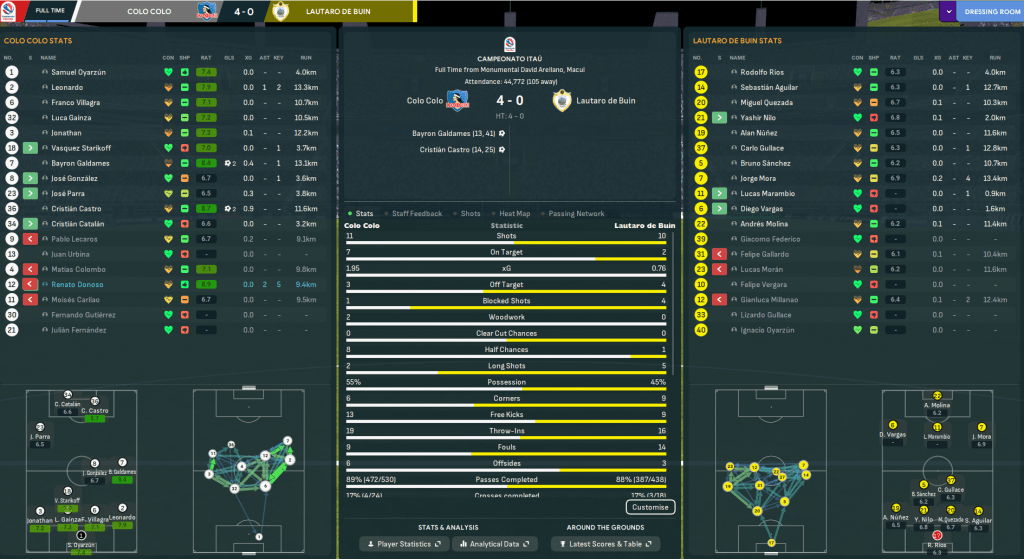Show the Shots tab
This screenshot has height=559, width=1024.
[x=470, y=213]
